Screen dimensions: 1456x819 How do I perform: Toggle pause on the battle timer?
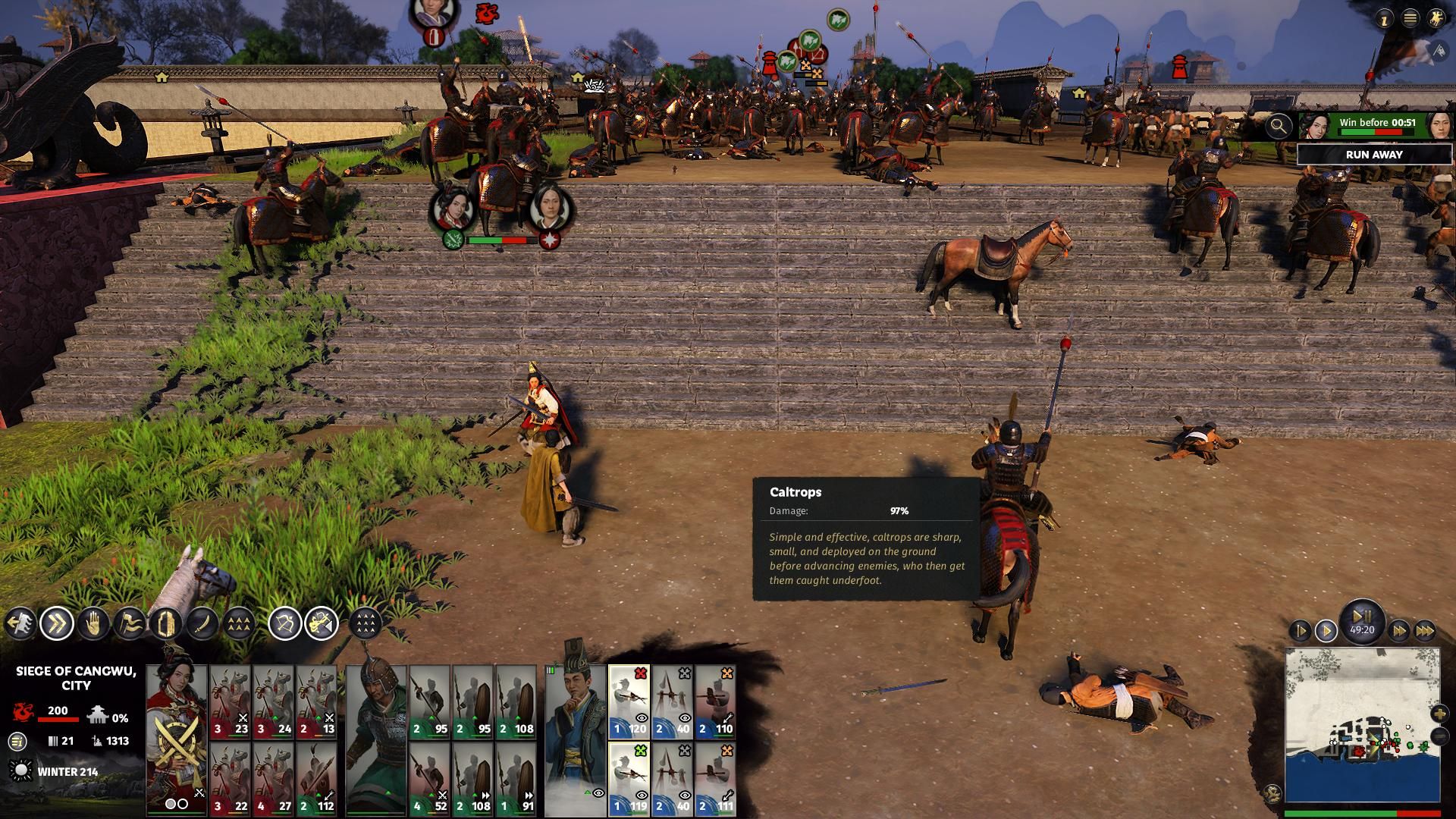[x=1362, y=616]
